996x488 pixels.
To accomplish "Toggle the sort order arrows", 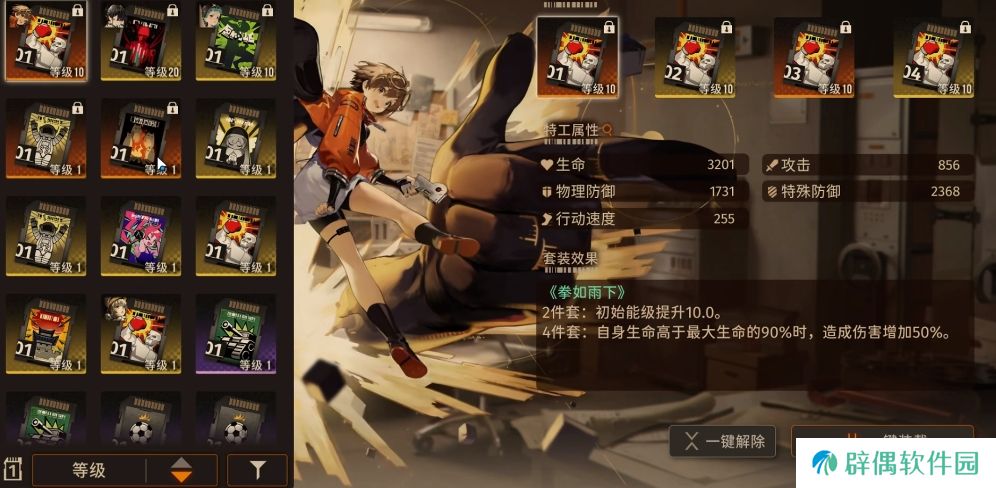I will (181, 469).
